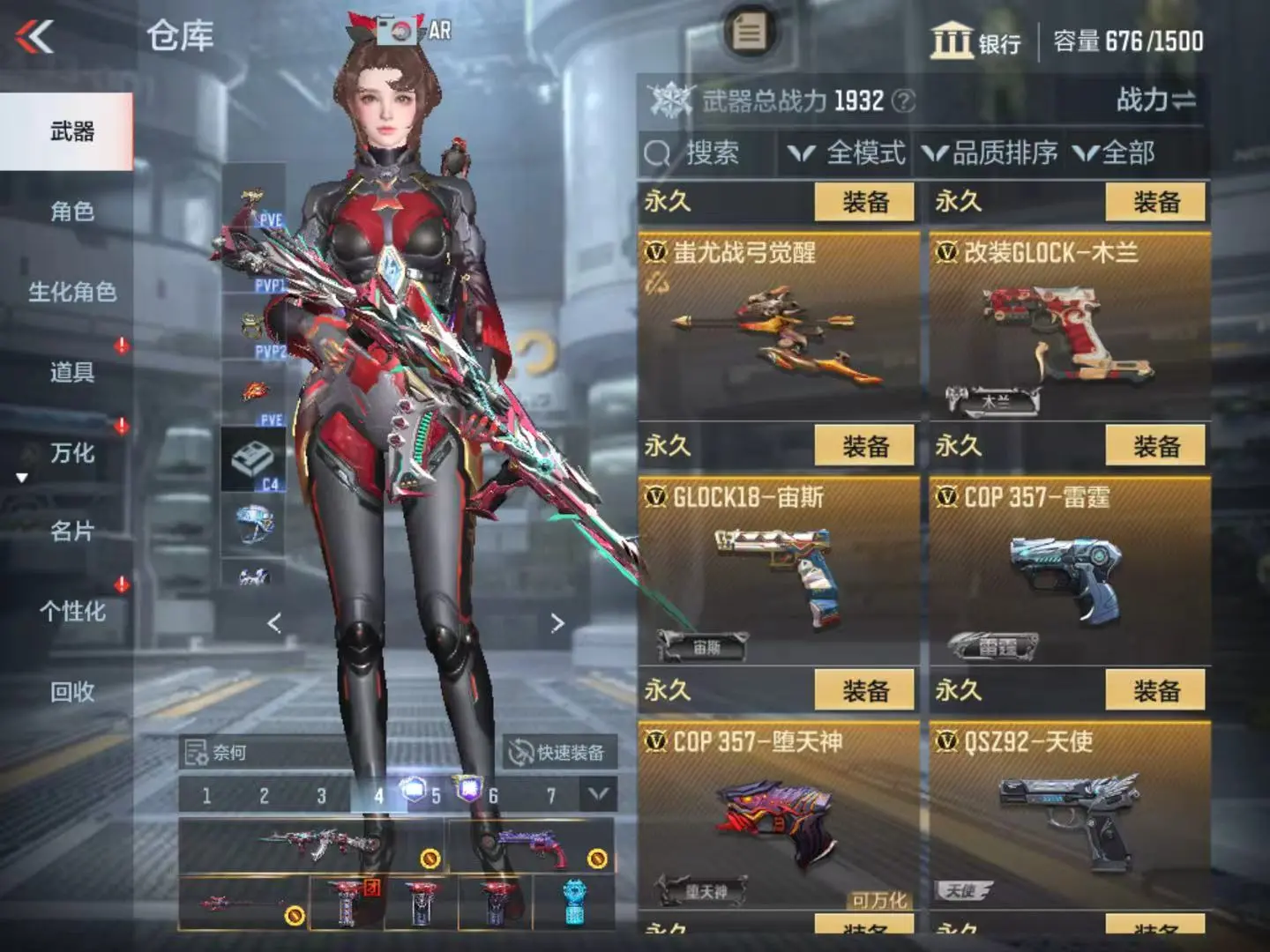The height and width of the screenshot is (952, 1270).
Task: Open the 道具 tab
Action: pos(71,372)
